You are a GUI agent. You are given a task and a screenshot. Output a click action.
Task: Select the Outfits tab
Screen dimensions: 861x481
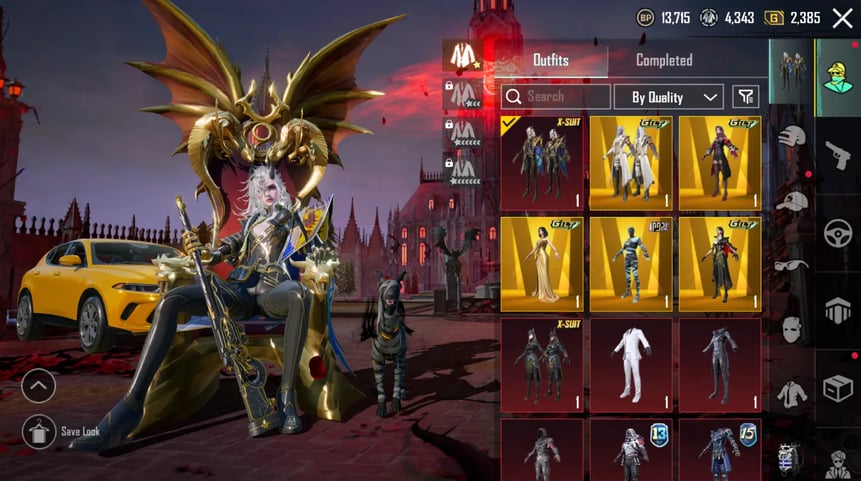click(551, 60)
